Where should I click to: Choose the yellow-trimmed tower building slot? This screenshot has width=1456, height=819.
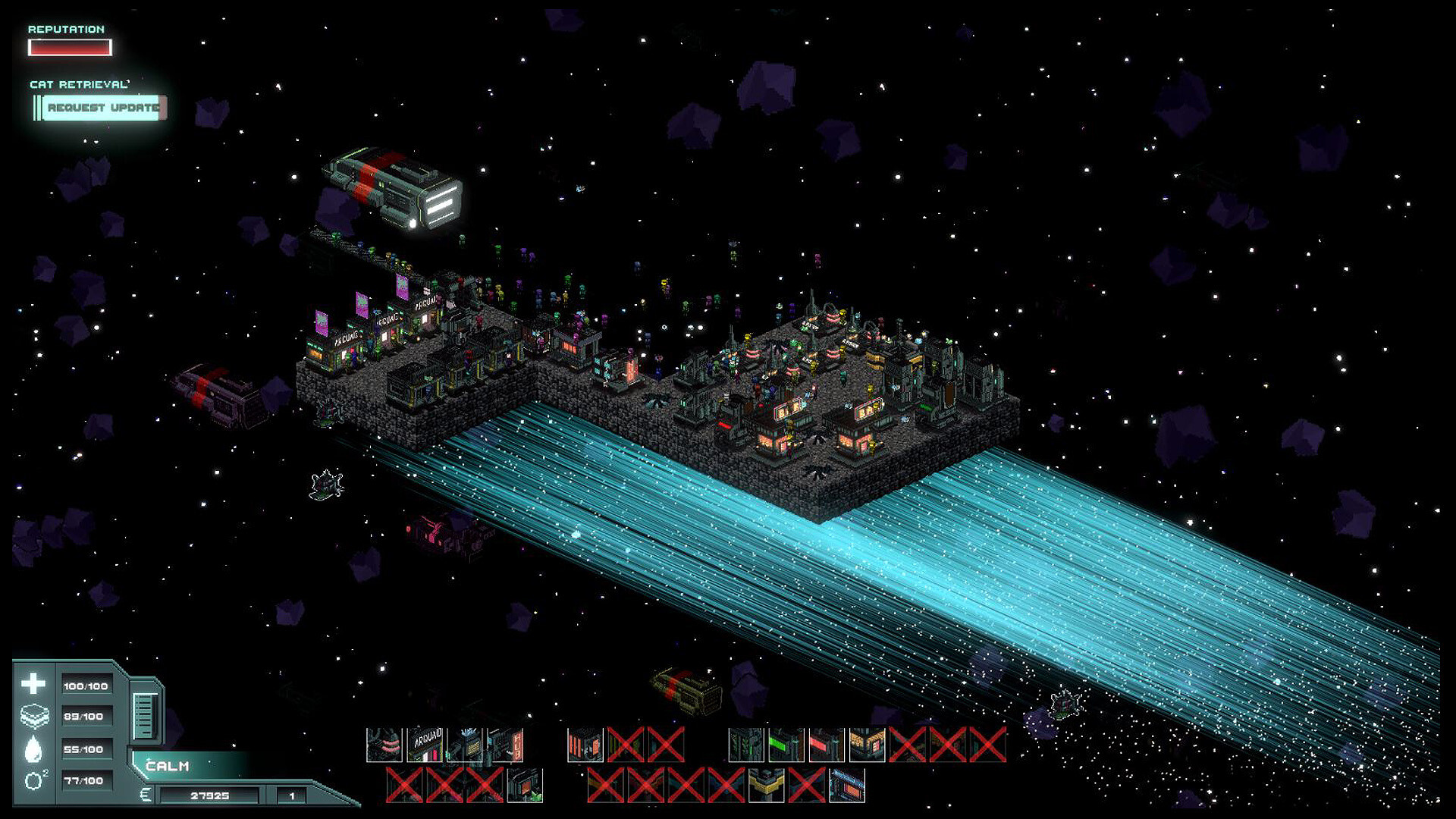(766, 785)
